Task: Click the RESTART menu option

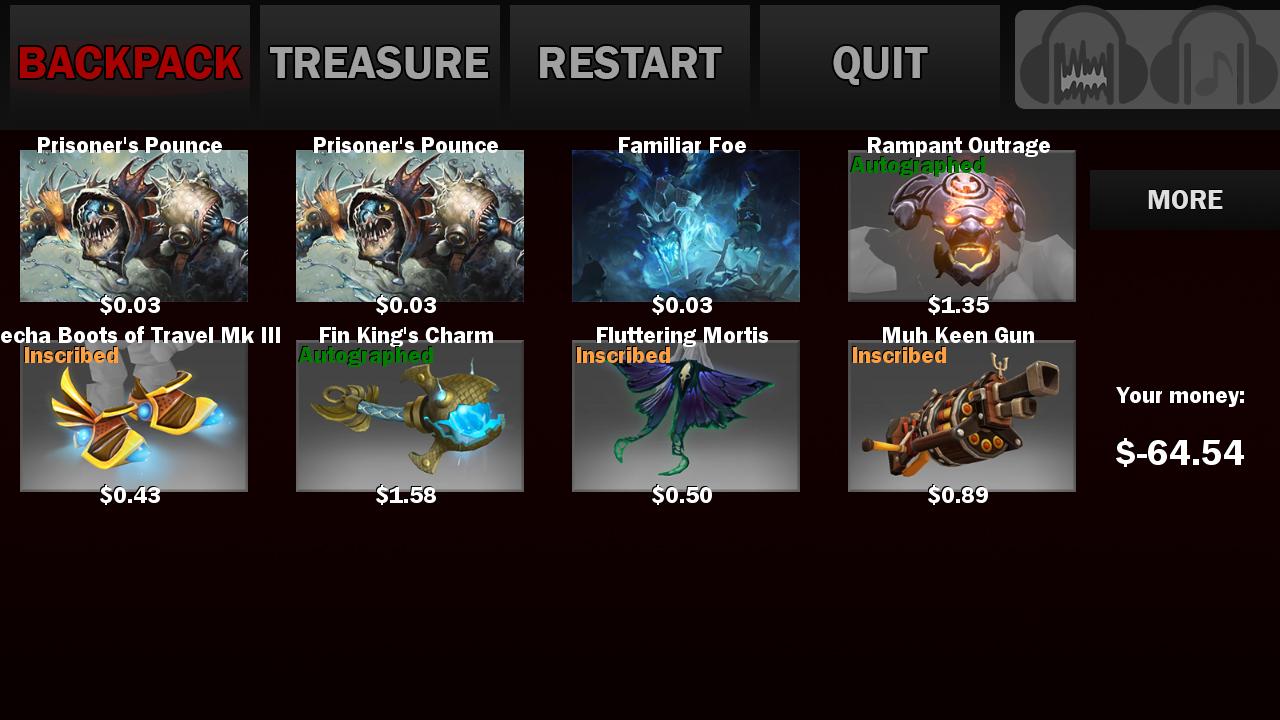Action: pos(629,62)
